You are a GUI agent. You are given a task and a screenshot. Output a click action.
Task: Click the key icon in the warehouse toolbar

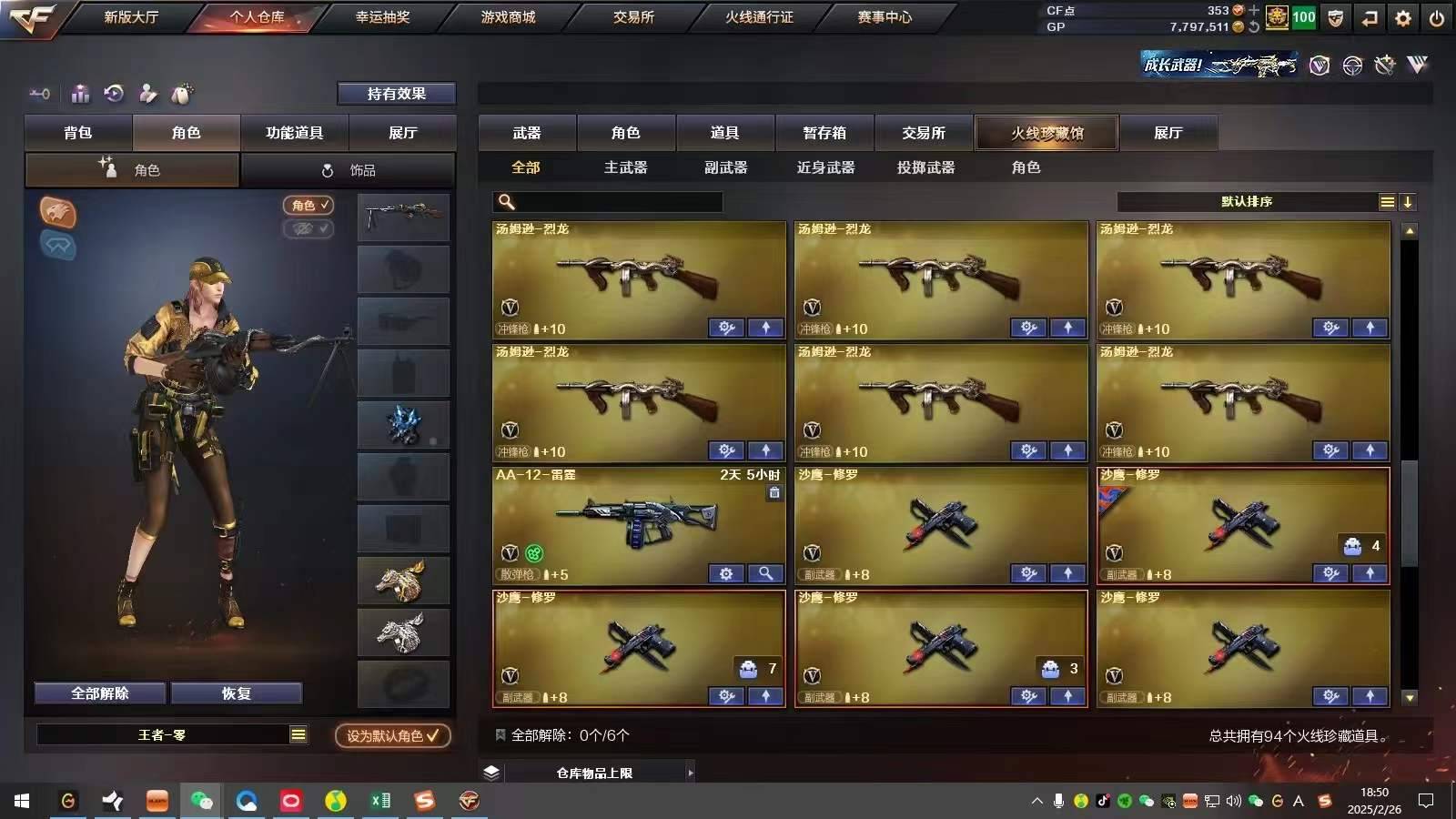pos(39,93)
